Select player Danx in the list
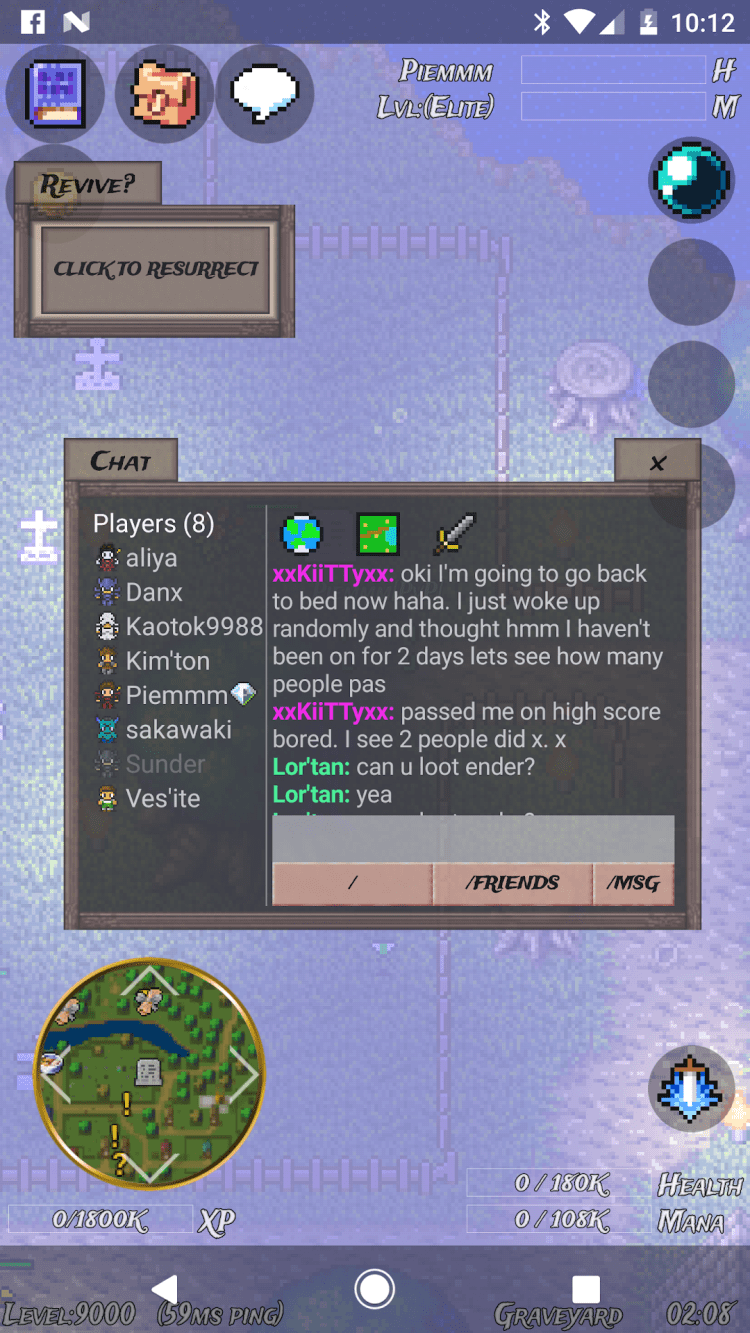Screen dimensions: 750x1333 pyautogui.click(x=153, y=592)
